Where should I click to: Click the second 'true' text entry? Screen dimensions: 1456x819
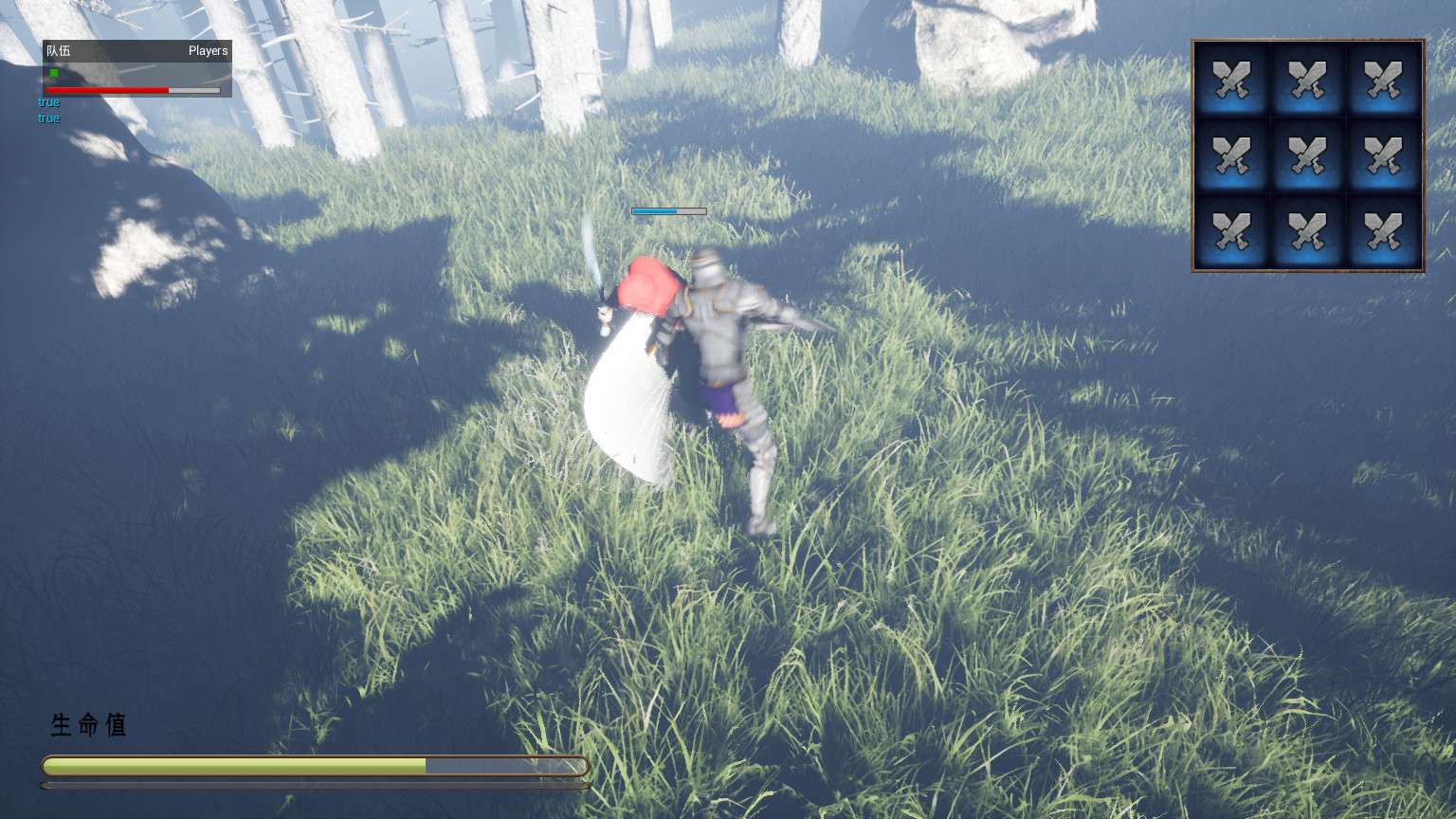47,118
